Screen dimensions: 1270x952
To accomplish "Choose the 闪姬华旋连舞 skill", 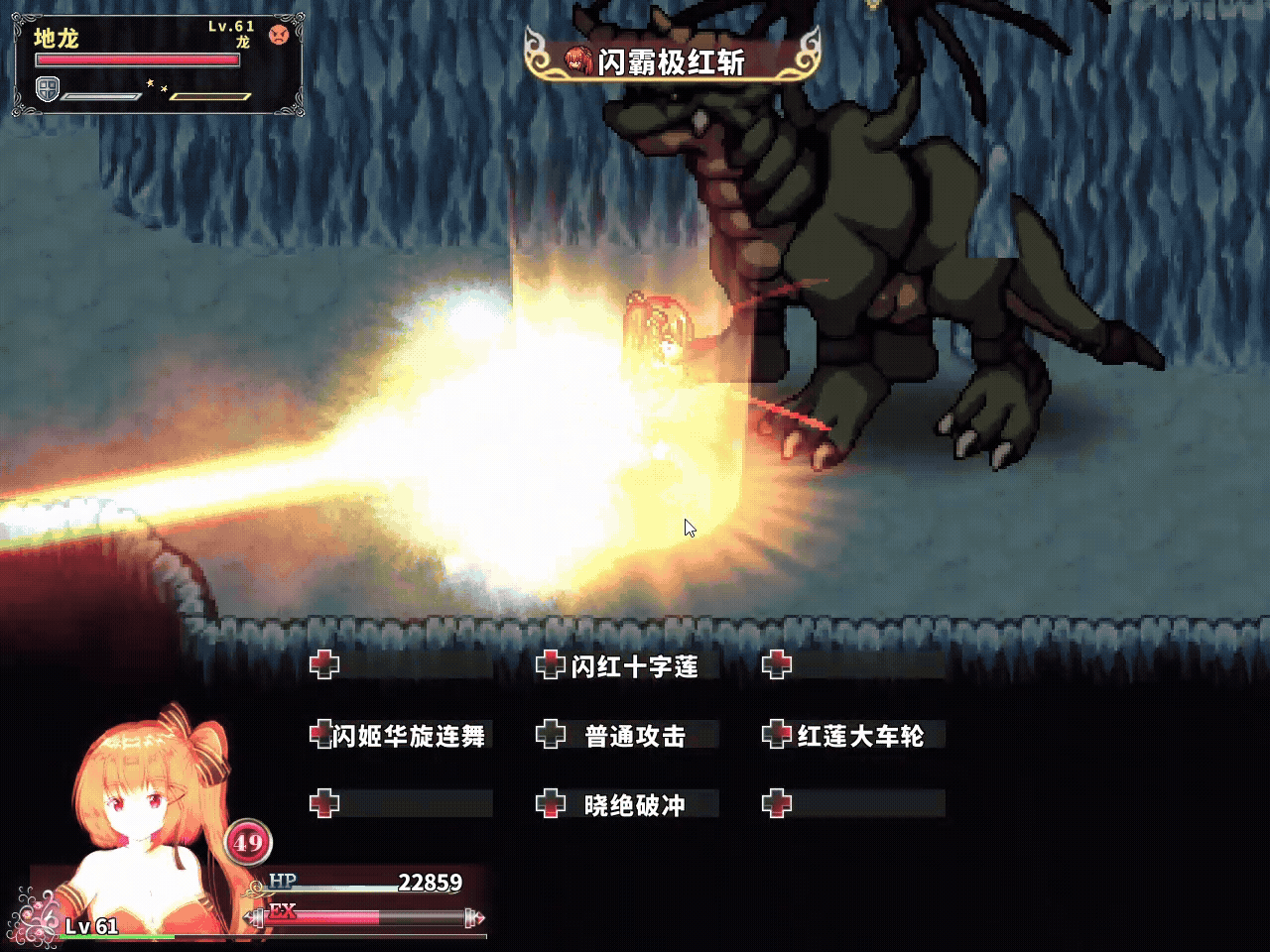I will point(408,736).
